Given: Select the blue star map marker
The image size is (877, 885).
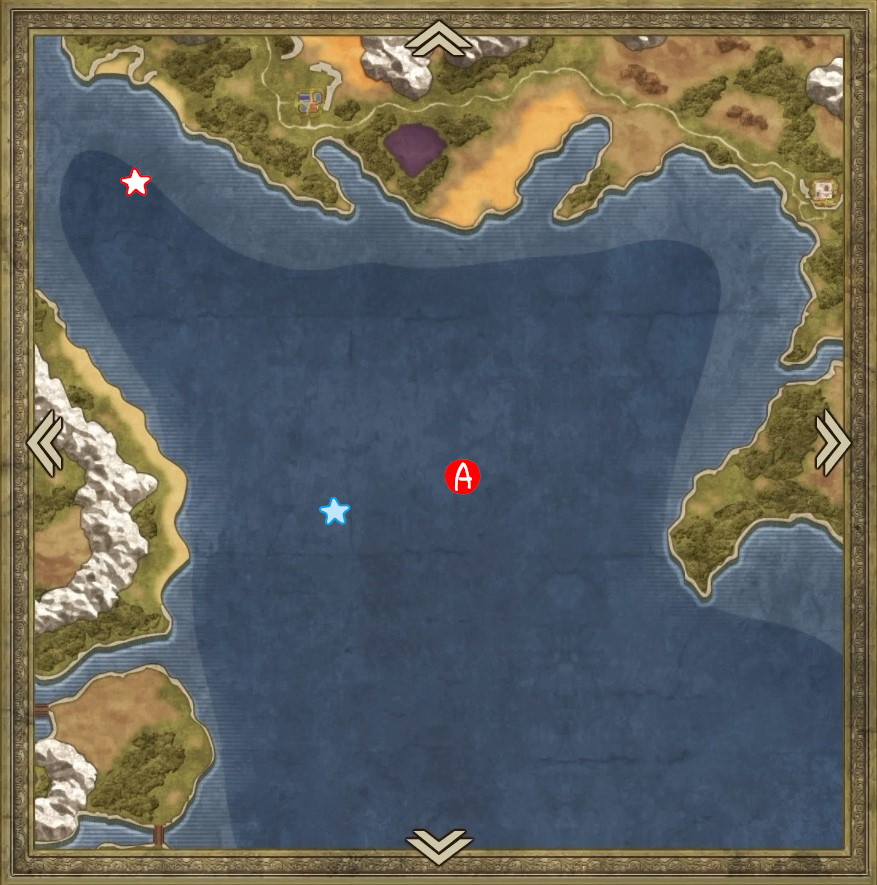Looking at the screenshot, I should [x=335, y=511].
